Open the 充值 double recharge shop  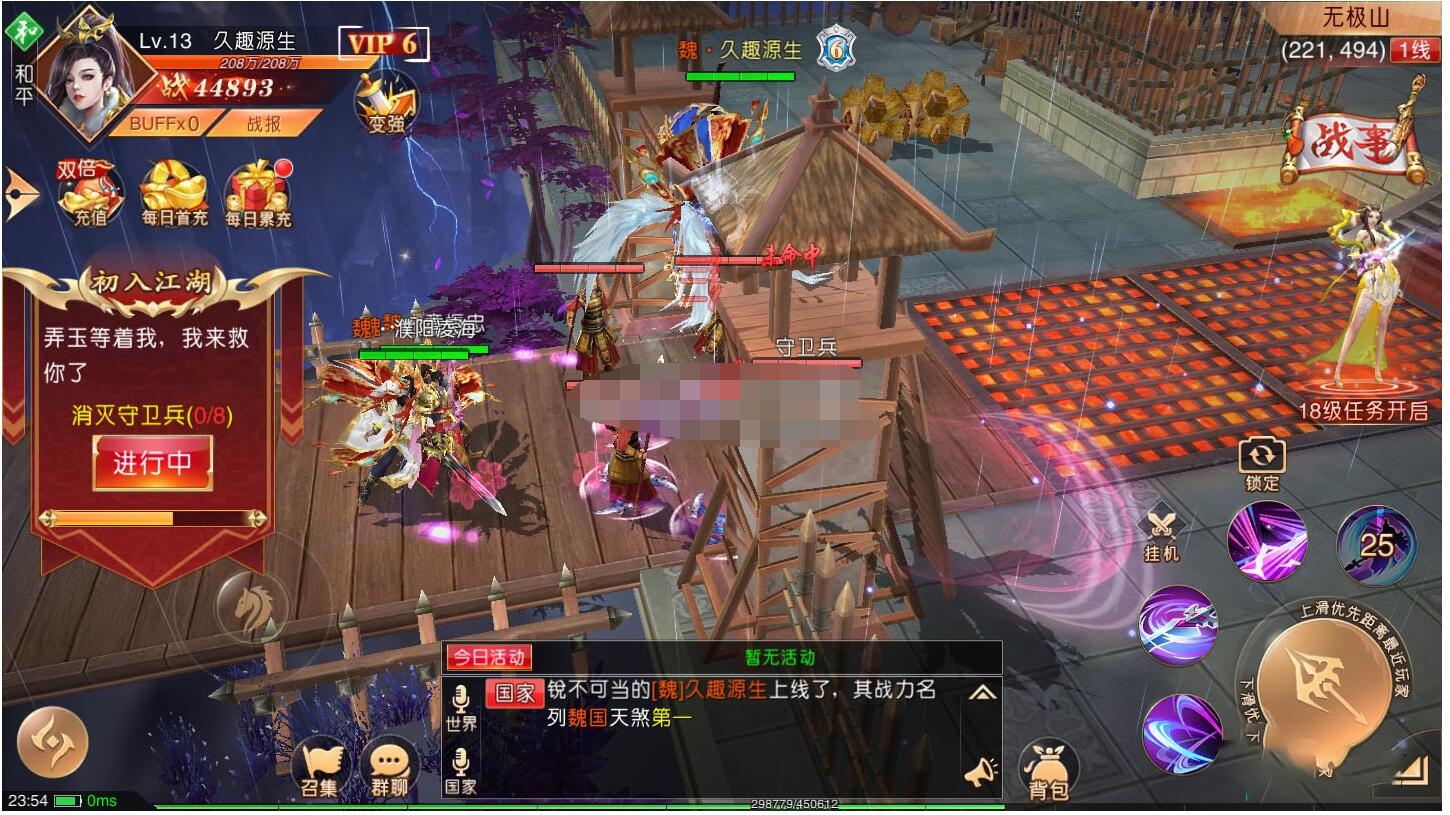click(x=88, y=193)
